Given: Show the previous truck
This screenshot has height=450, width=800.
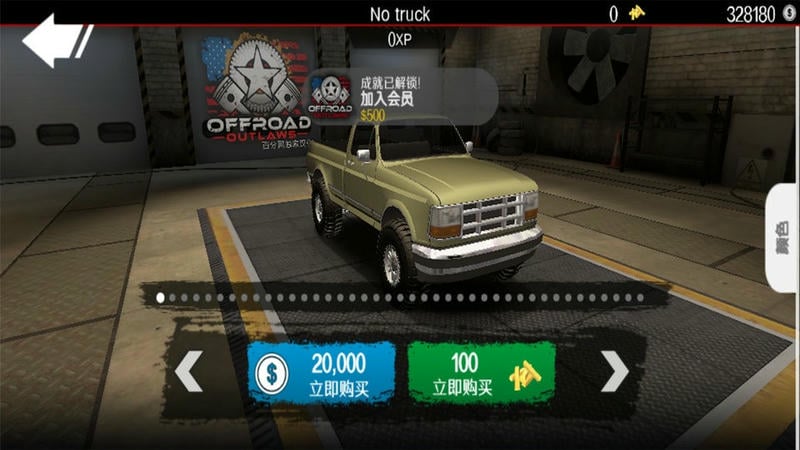Looking at the screenshot, I should [188, 372].
